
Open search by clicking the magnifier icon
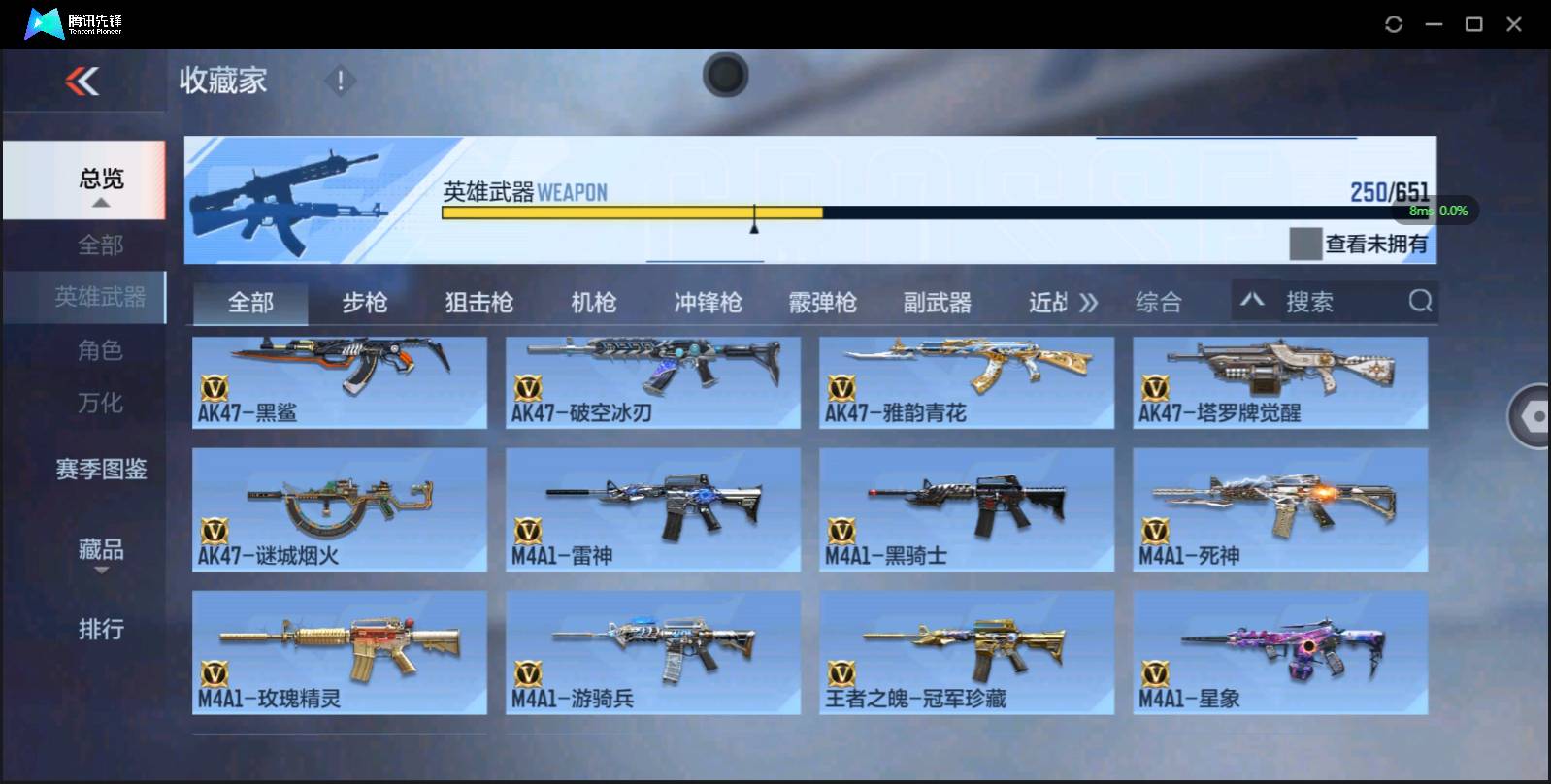coord(1420,302)
